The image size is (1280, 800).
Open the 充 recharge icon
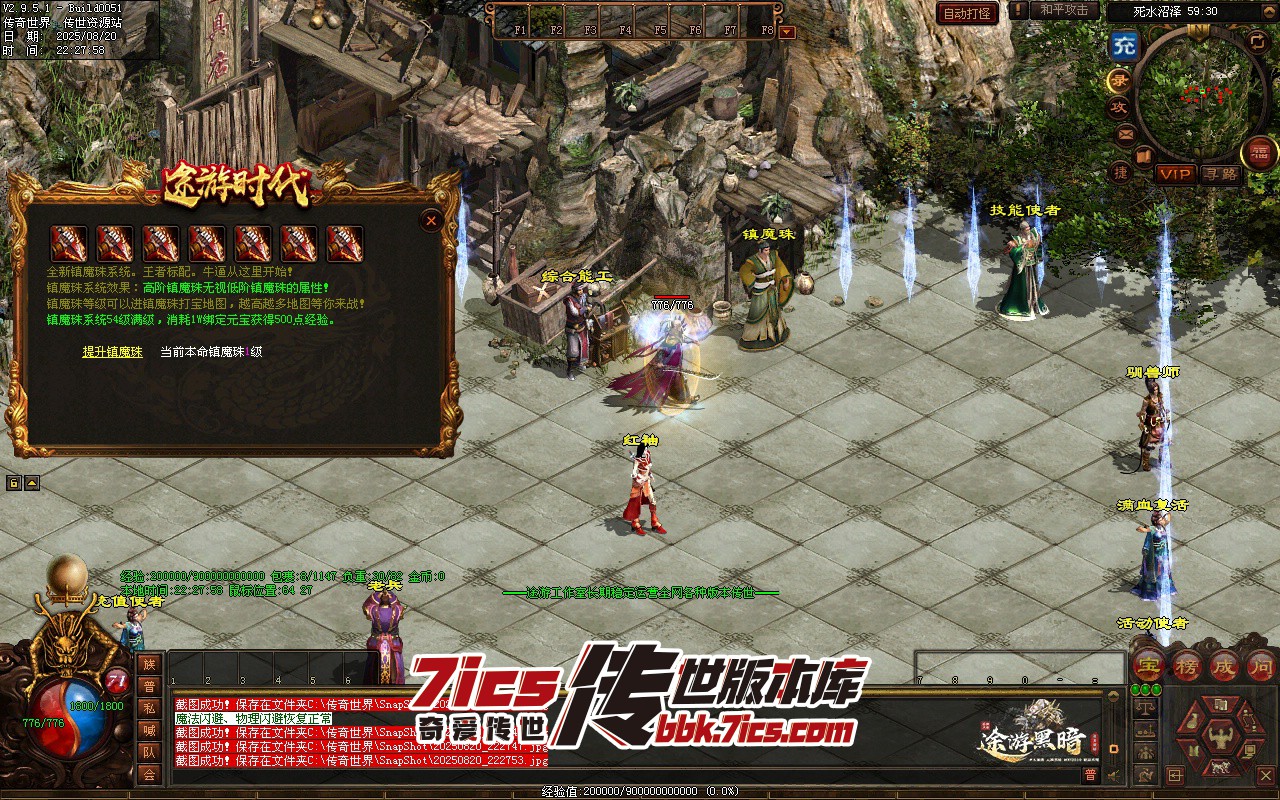pos(1124,45)
